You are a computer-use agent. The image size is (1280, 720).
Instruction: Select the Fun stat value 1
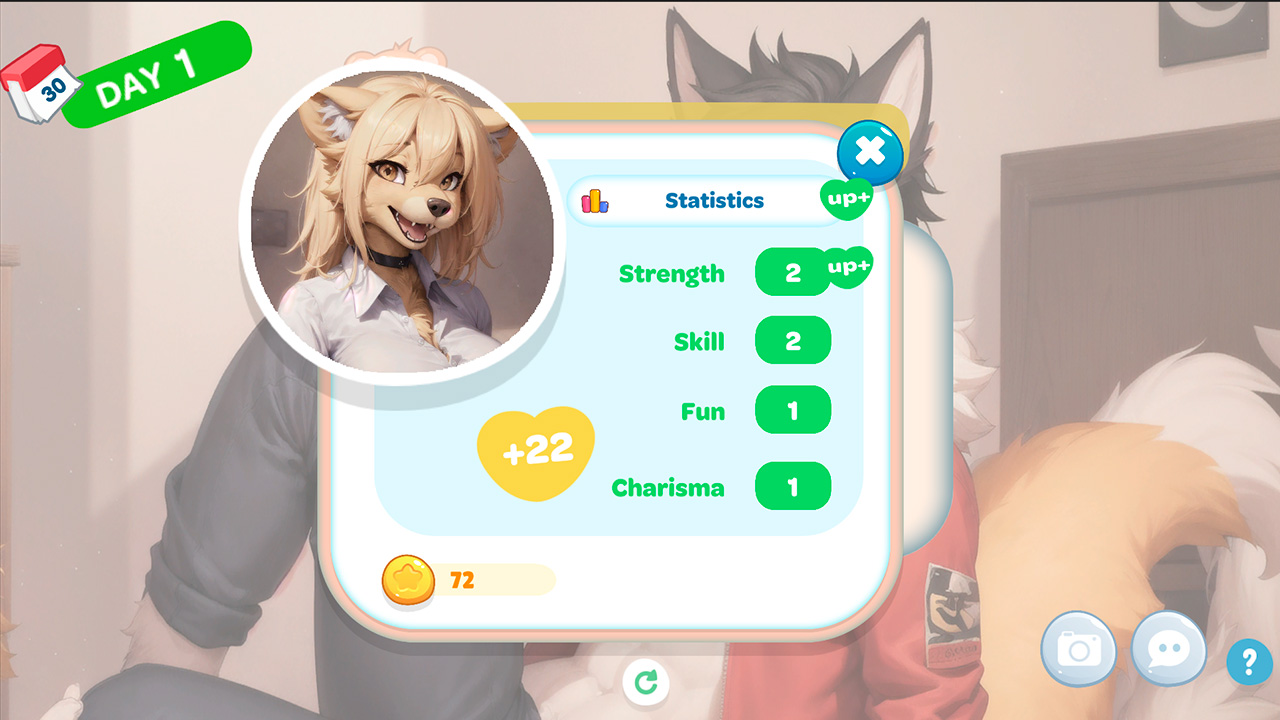tap(793, 410)
